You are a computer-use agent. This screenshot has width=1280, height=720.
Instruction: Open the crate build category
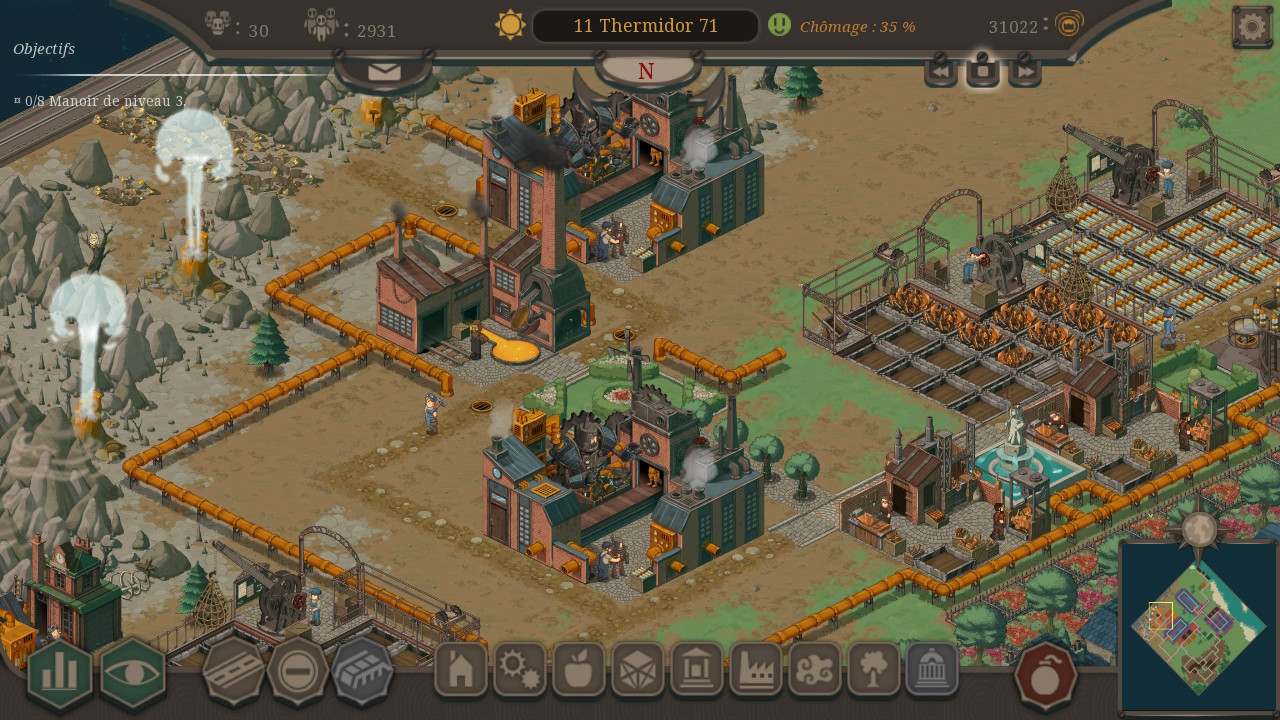pyautogui.click(x=638, y=669)
